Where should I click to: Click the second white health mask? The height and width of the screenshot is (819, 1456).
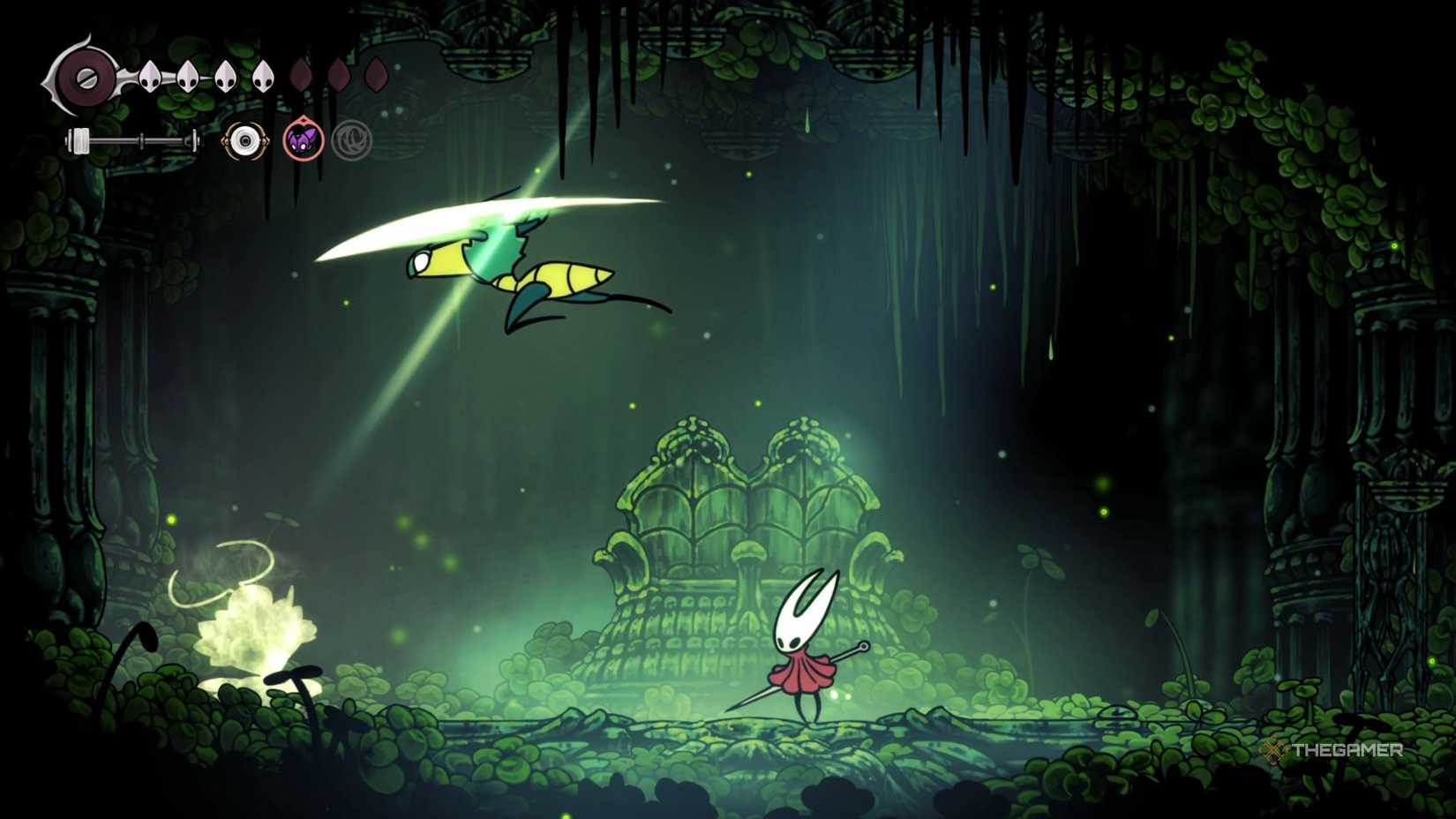click(x=188, y=76)
